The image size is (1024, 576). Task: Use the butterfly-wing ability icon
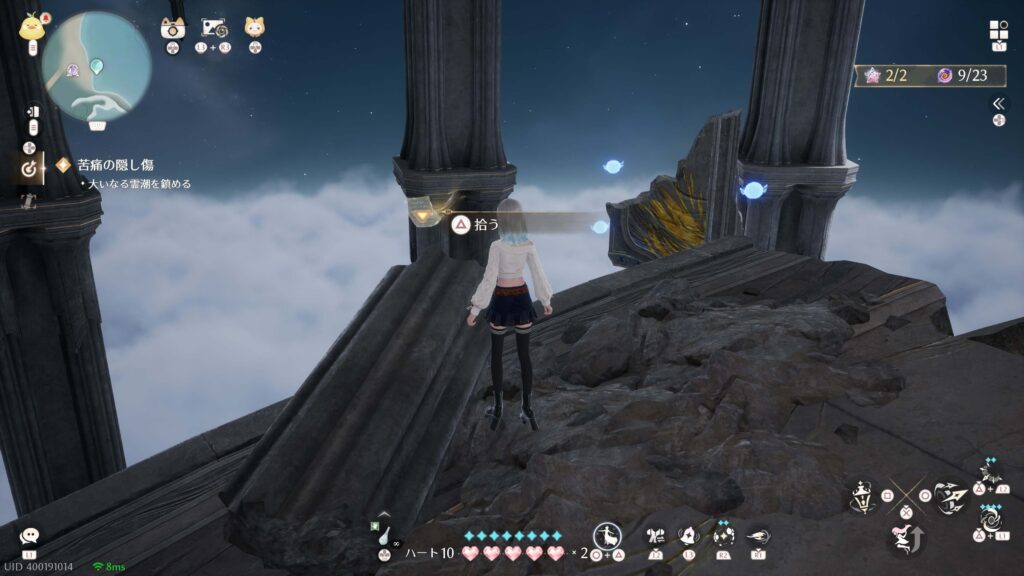(656, 537)
